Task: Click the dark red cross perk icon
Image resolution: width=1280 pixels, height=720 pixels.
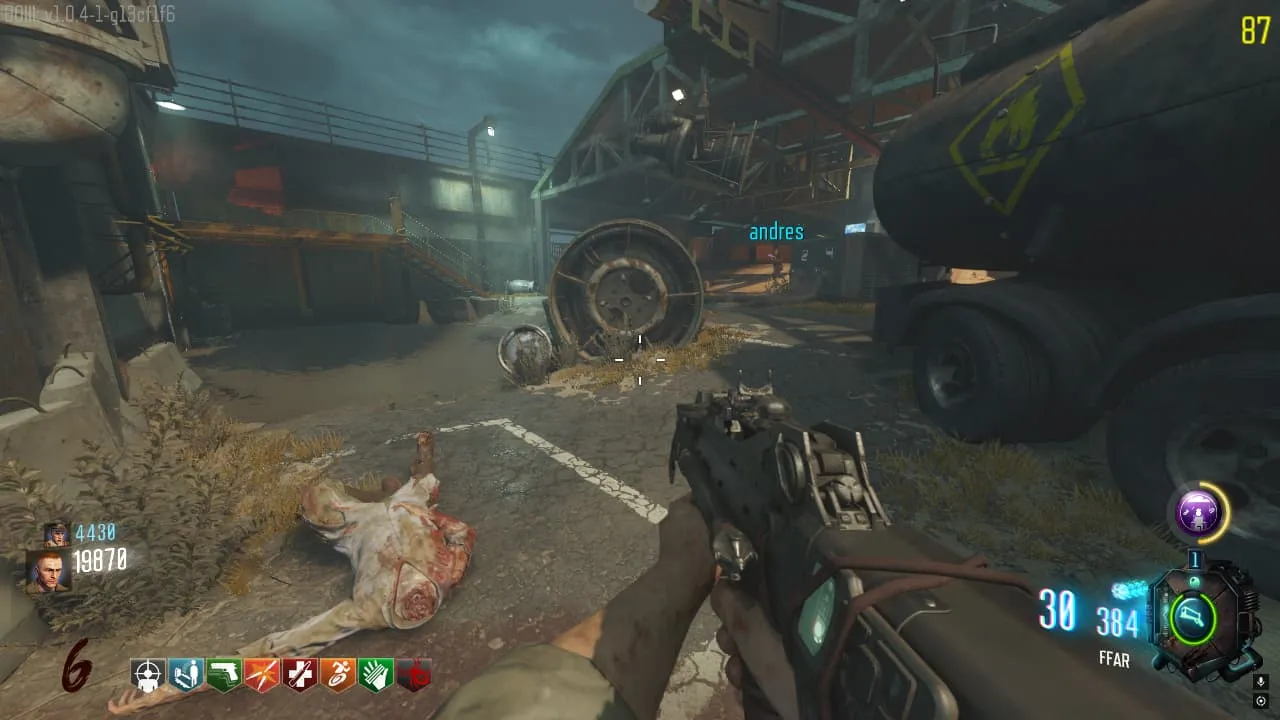Action: point(300,675)
